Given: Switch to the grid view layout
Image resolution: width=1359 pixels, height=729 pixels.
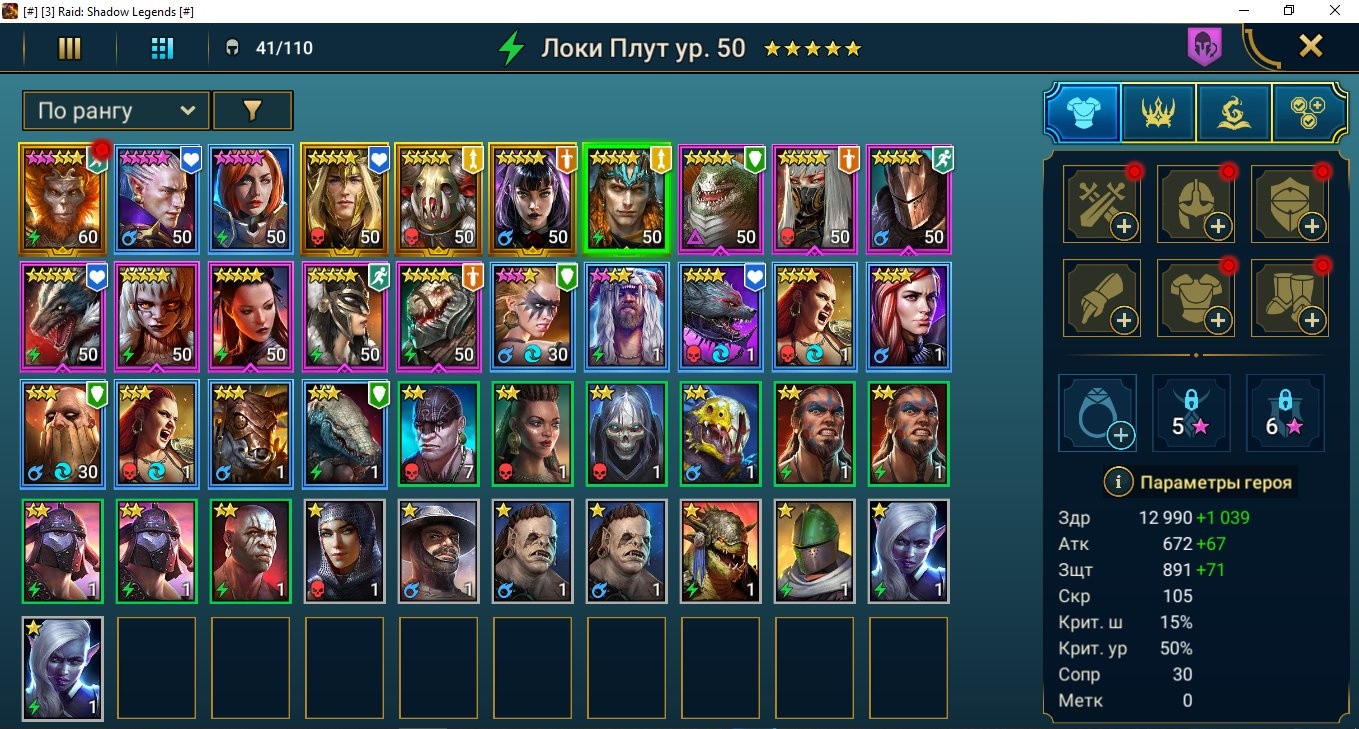Looking at the screenshot, I should point(160,46).
